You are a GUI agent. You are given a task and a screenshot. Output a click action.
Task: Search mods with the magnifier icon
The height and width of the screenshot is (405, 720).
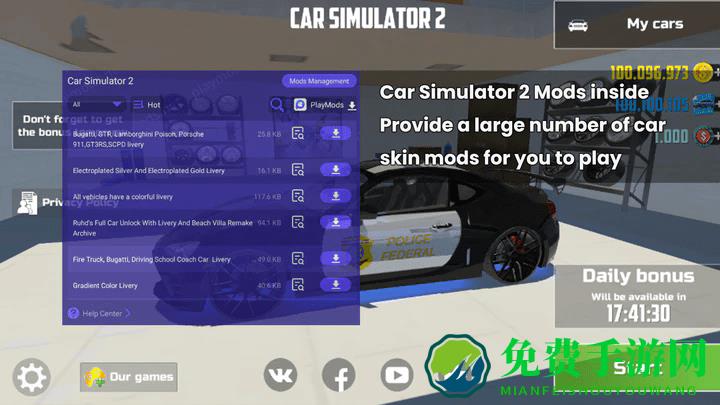pyautogui.click(x=277, y=104)
